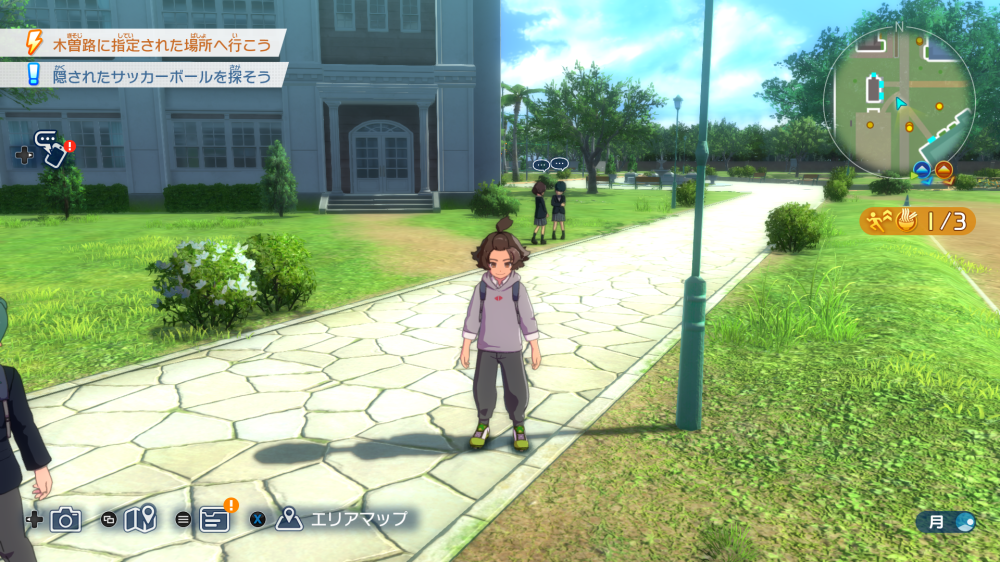Click the circular minimap
The image size is (1000, 562).
click(898, 100)
